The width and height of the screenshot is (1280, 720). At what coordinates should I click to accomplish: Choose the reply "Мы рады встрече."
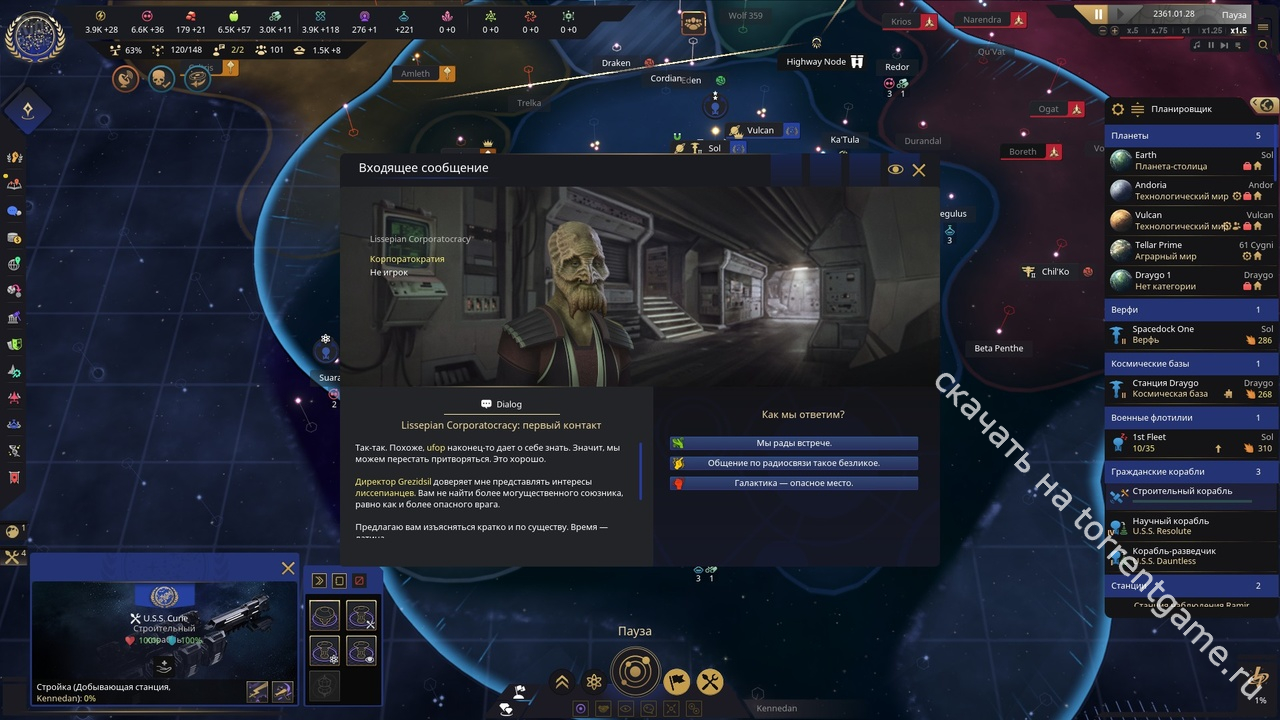click(794, 443)
